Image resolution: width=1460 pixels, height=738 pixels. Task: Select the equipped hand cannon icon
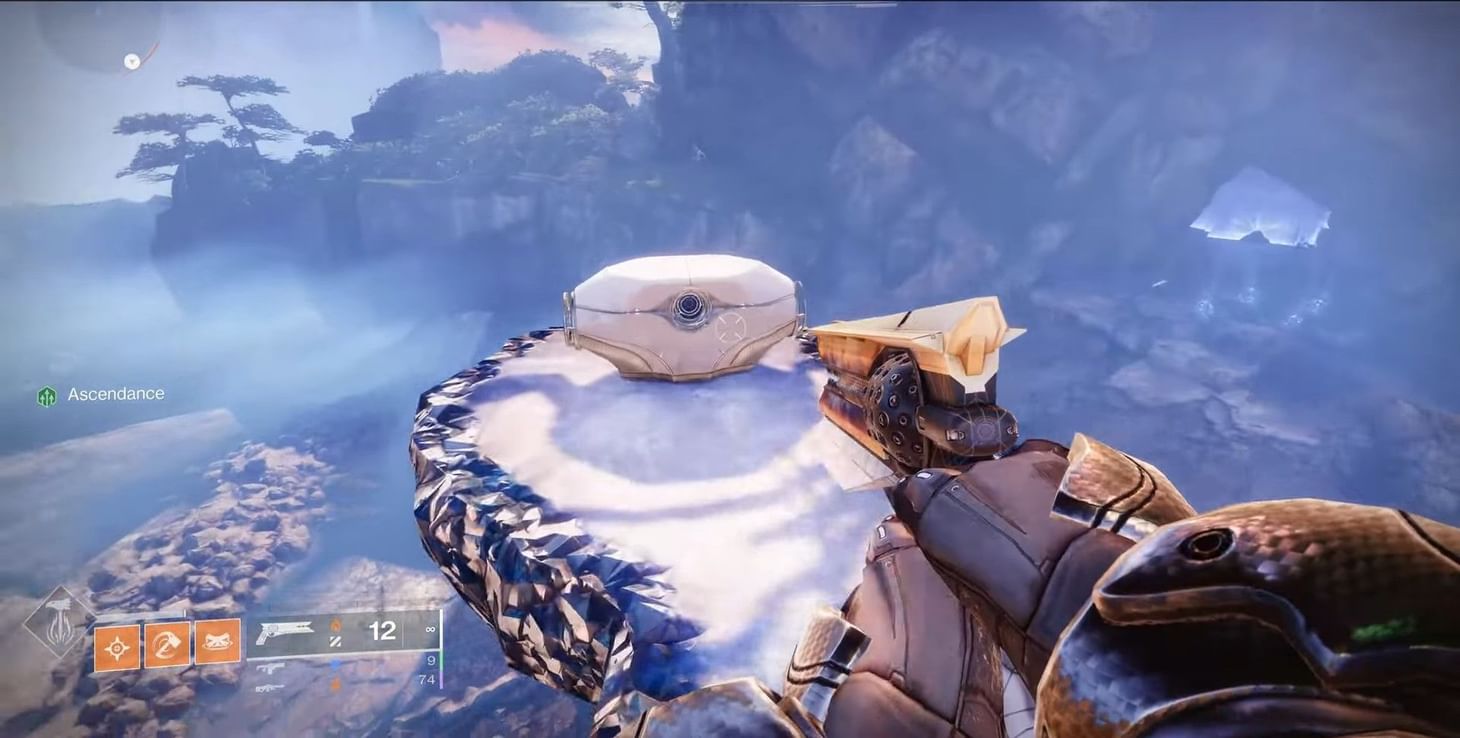[284, 629]
